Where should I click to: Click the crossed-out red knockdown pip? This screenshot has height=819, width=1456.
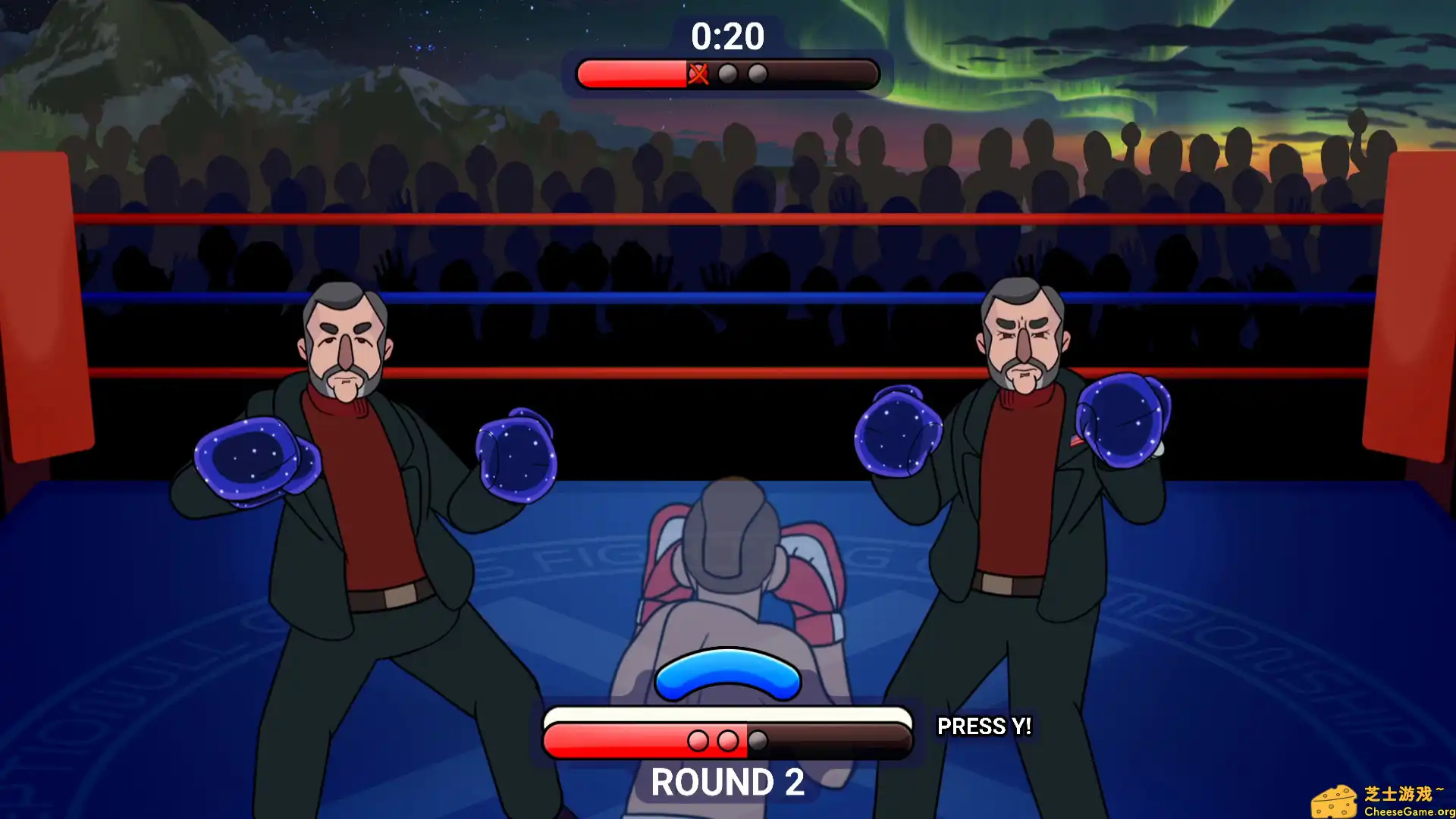698,74
